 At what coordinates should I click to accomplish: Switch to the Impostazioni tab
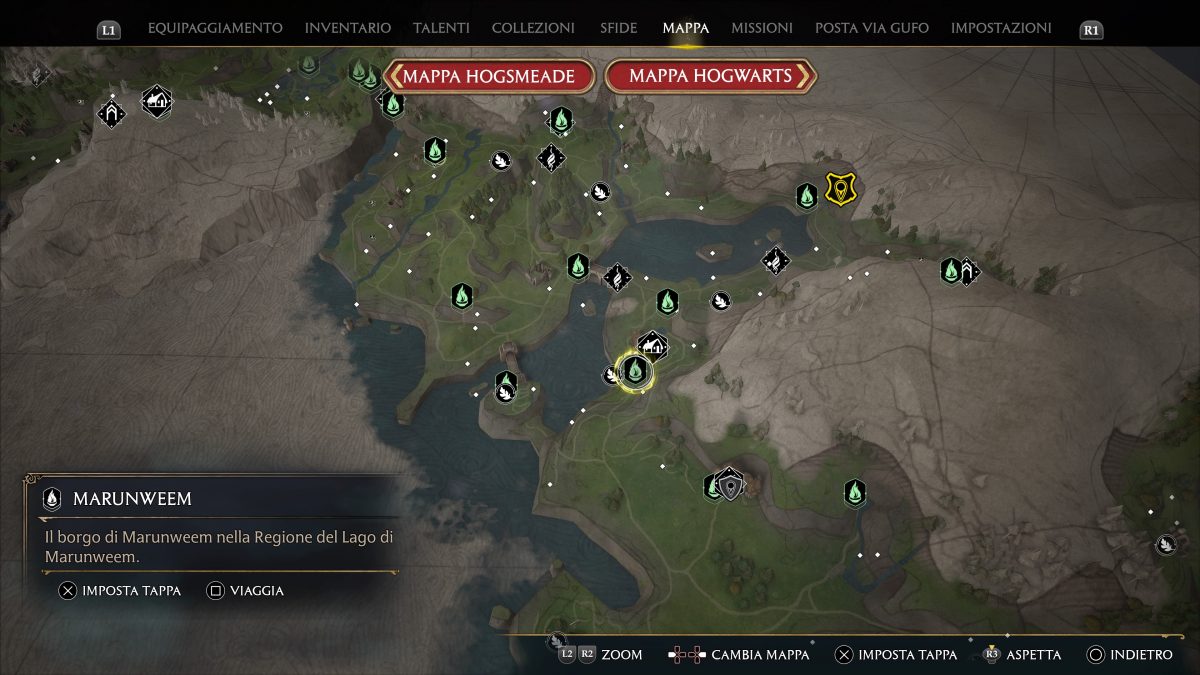[x=1001, y=28]
